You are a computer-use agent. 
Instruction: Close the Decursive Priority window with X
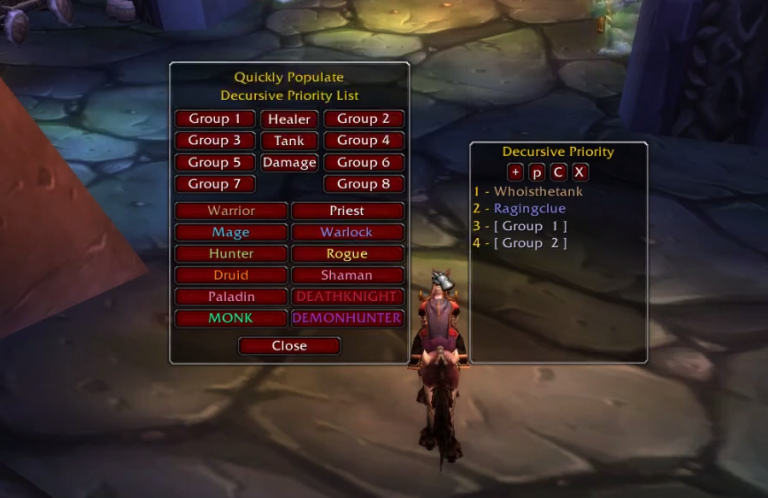point(580,171)
